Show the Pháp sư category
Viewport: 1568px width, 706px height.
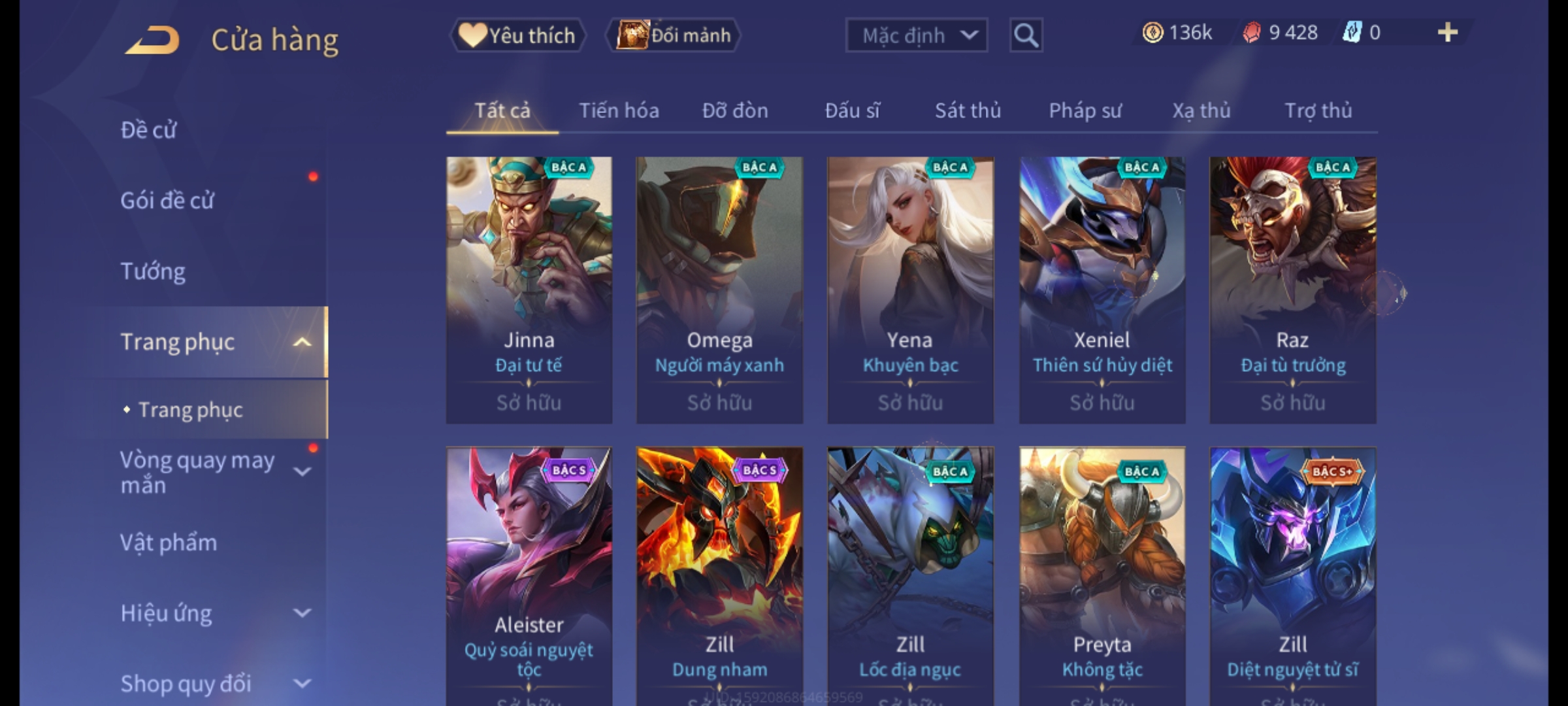(1085, 111)
